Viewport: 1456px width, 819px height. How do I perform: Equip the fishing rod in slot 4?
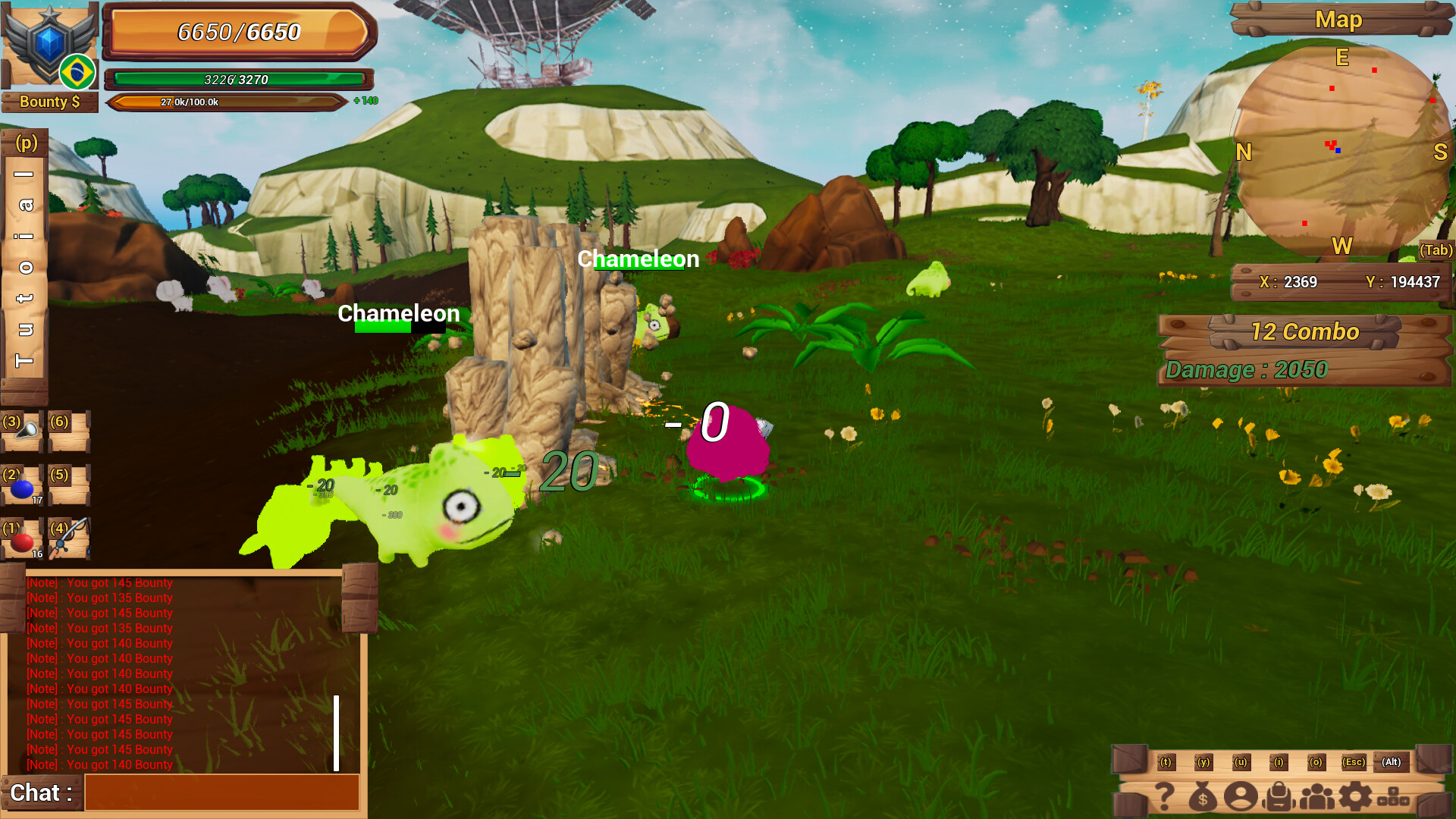pyautogui.click(x=70, y=538)
